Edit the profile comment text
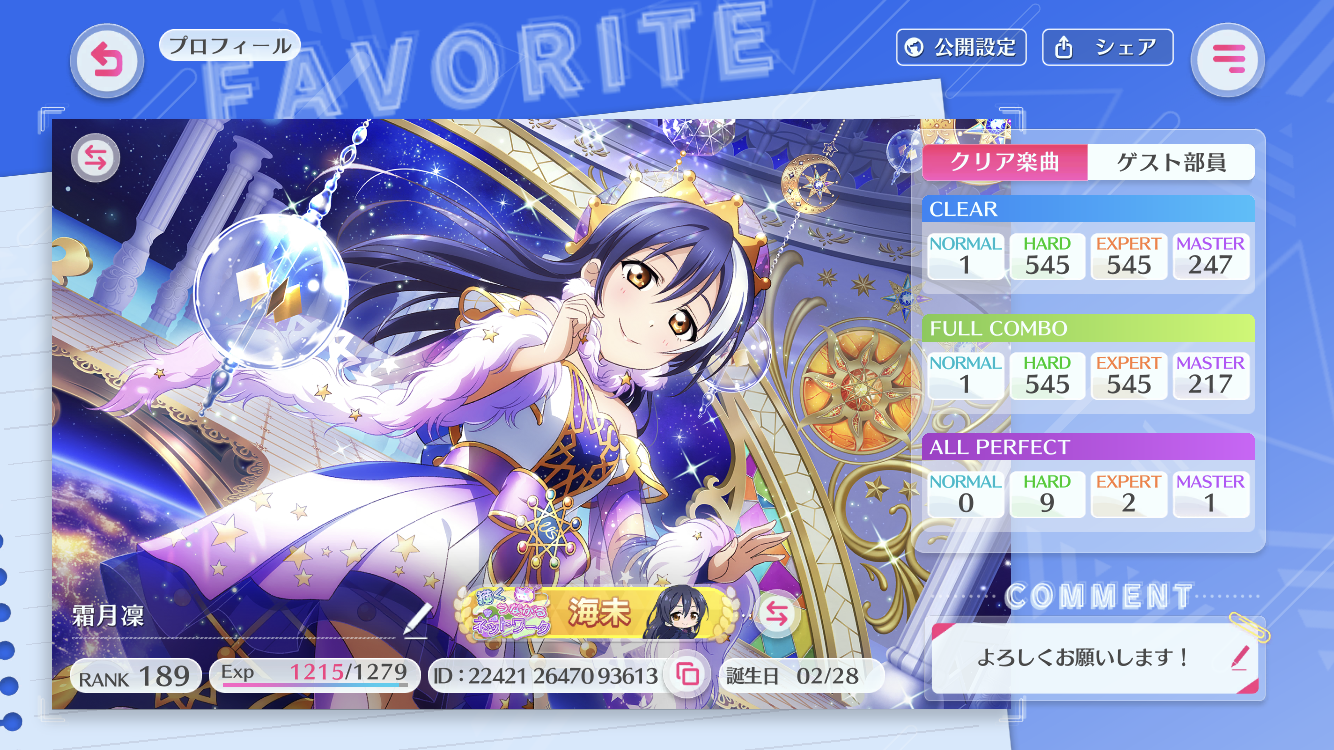This screenshot has width=1334, height=750. coord(1240,657)
